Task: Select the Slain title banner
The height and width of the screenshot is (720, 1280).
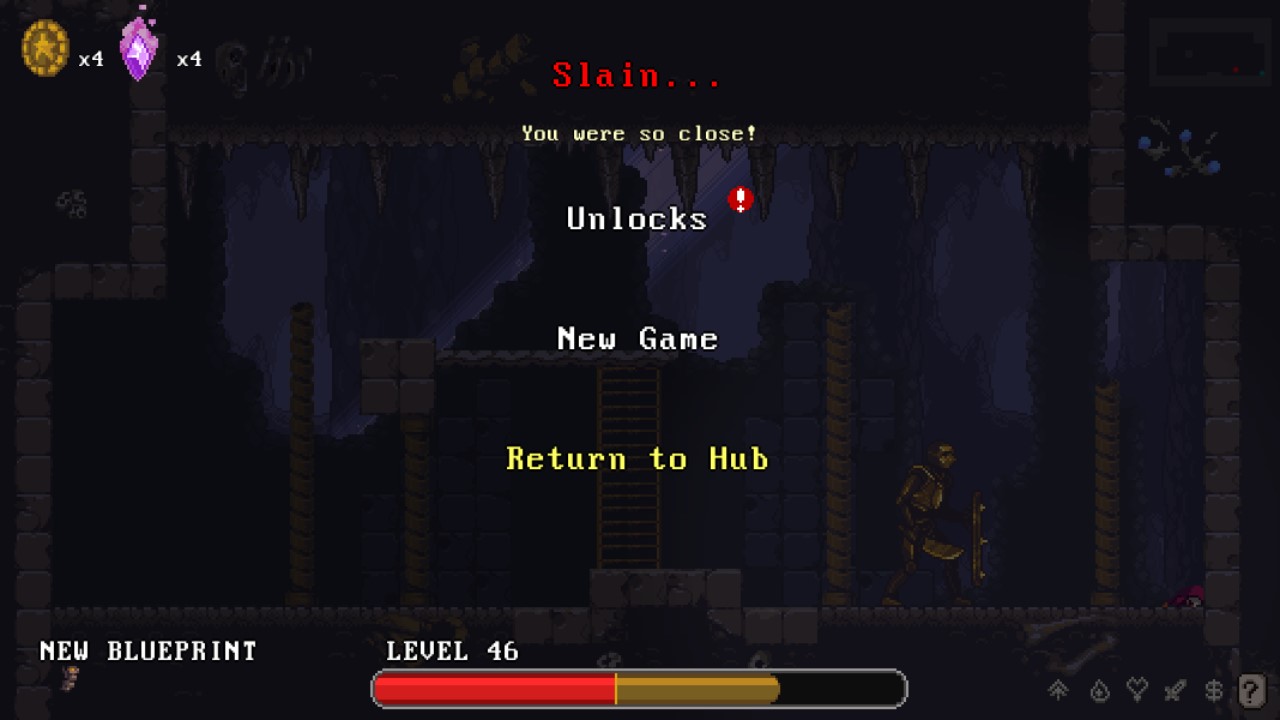Action: [x=637, y=76]
